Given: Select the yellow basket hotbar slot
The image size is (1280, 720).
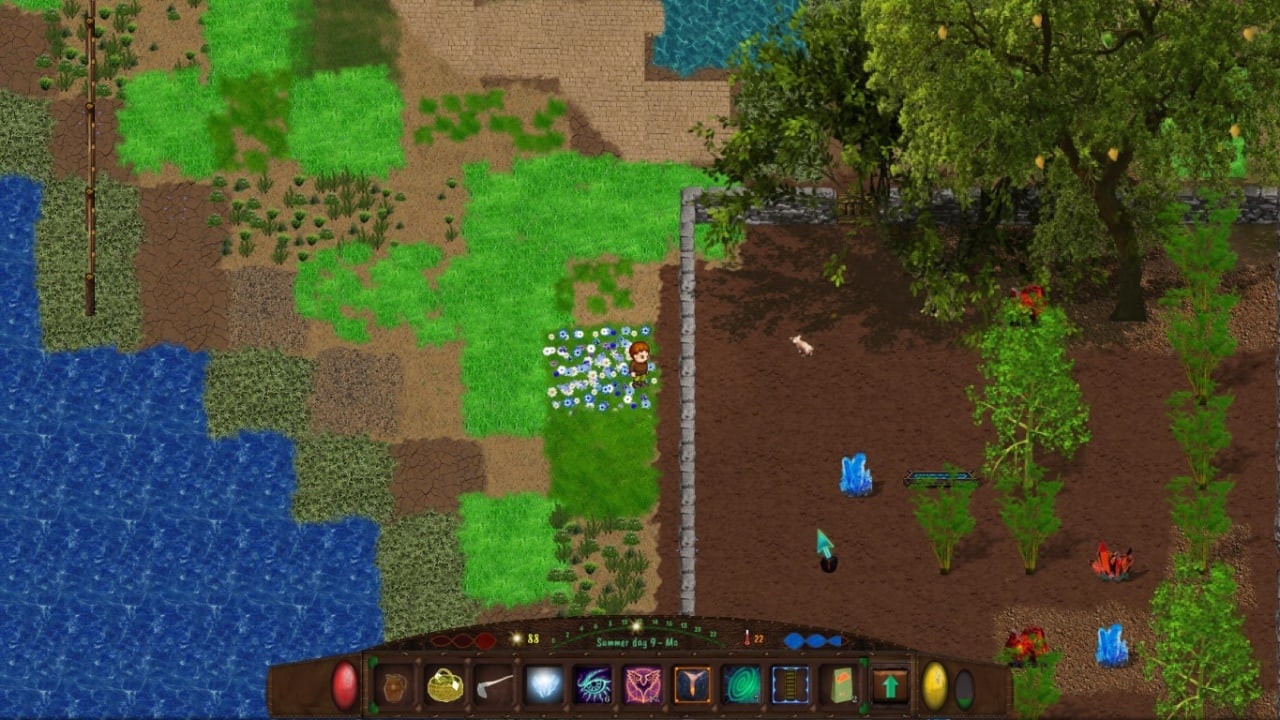Looking at the screenshot, I should (445, 686).
